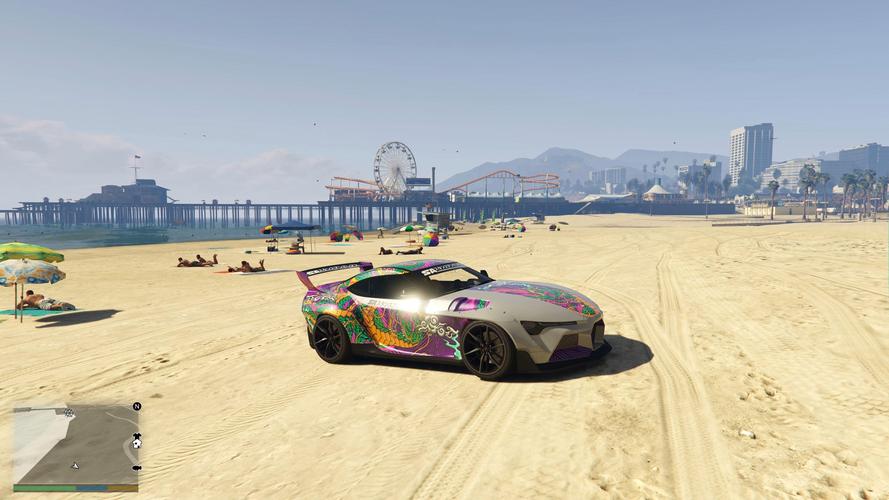Image resolution: width=889 pixels, height=500 pixels.
Task: Select the fish-shaped blip on minimap
Action: 137,468
